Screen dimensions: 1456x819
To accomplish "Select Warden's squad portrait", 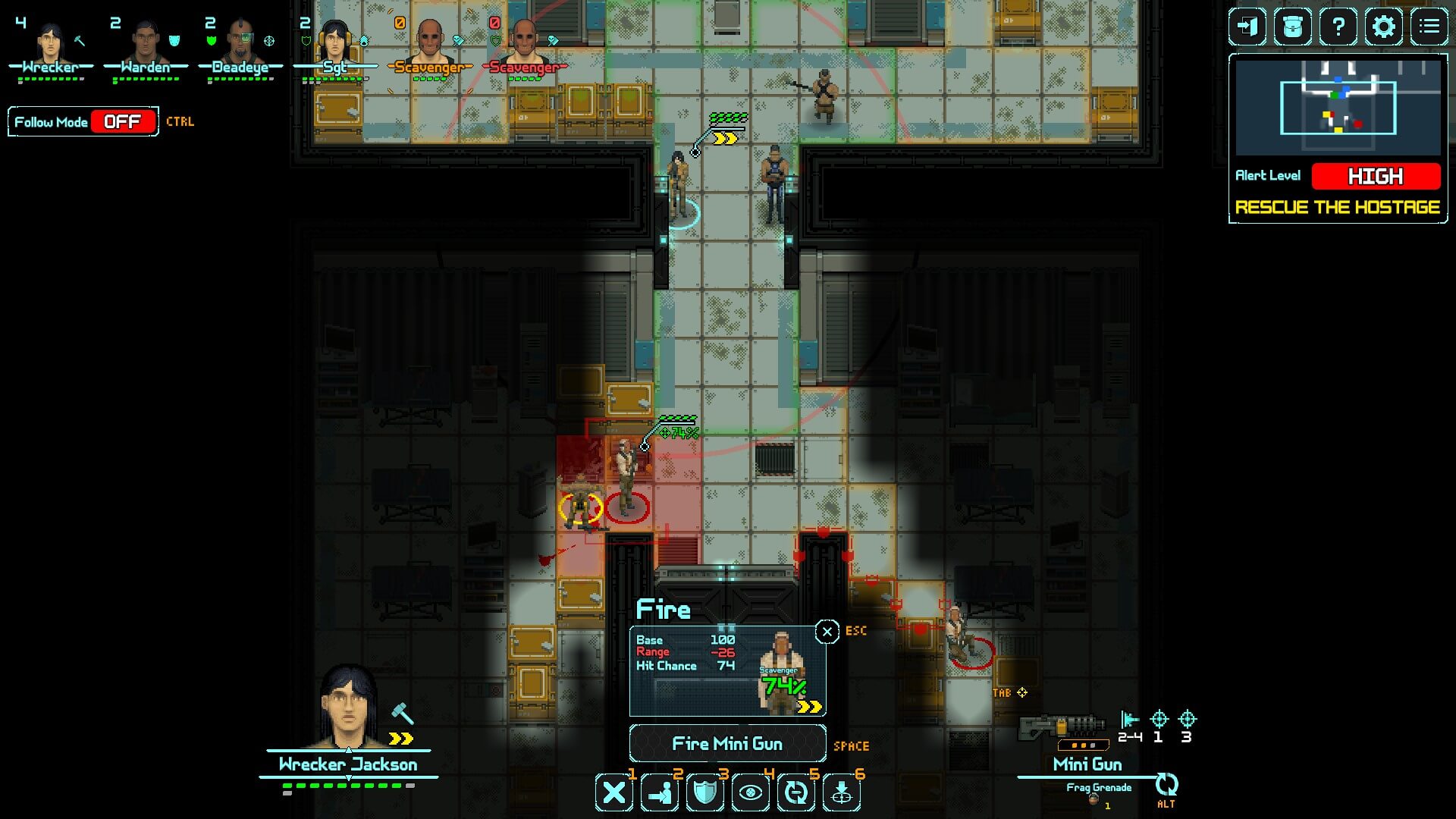I will (x=145, y=45).
